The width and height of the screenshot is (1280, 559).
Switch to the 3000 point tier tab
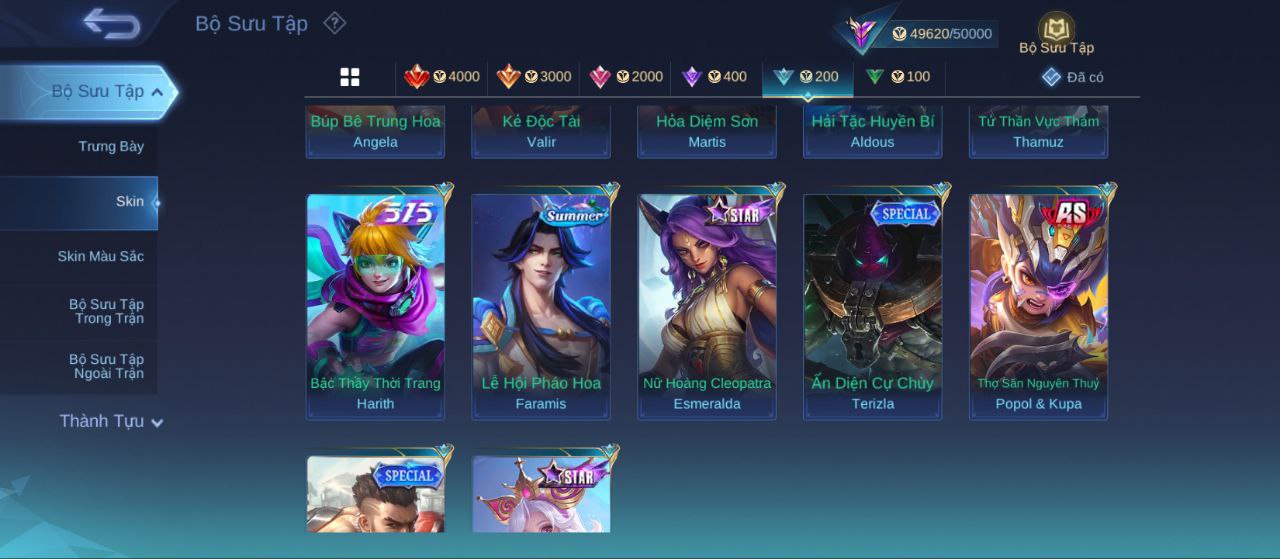(533, 77)
